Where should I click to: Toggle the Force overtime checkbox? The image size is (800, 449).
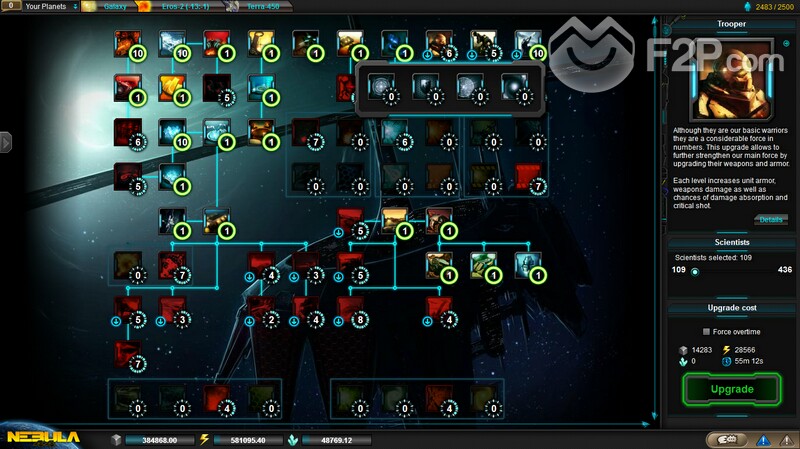706,331
